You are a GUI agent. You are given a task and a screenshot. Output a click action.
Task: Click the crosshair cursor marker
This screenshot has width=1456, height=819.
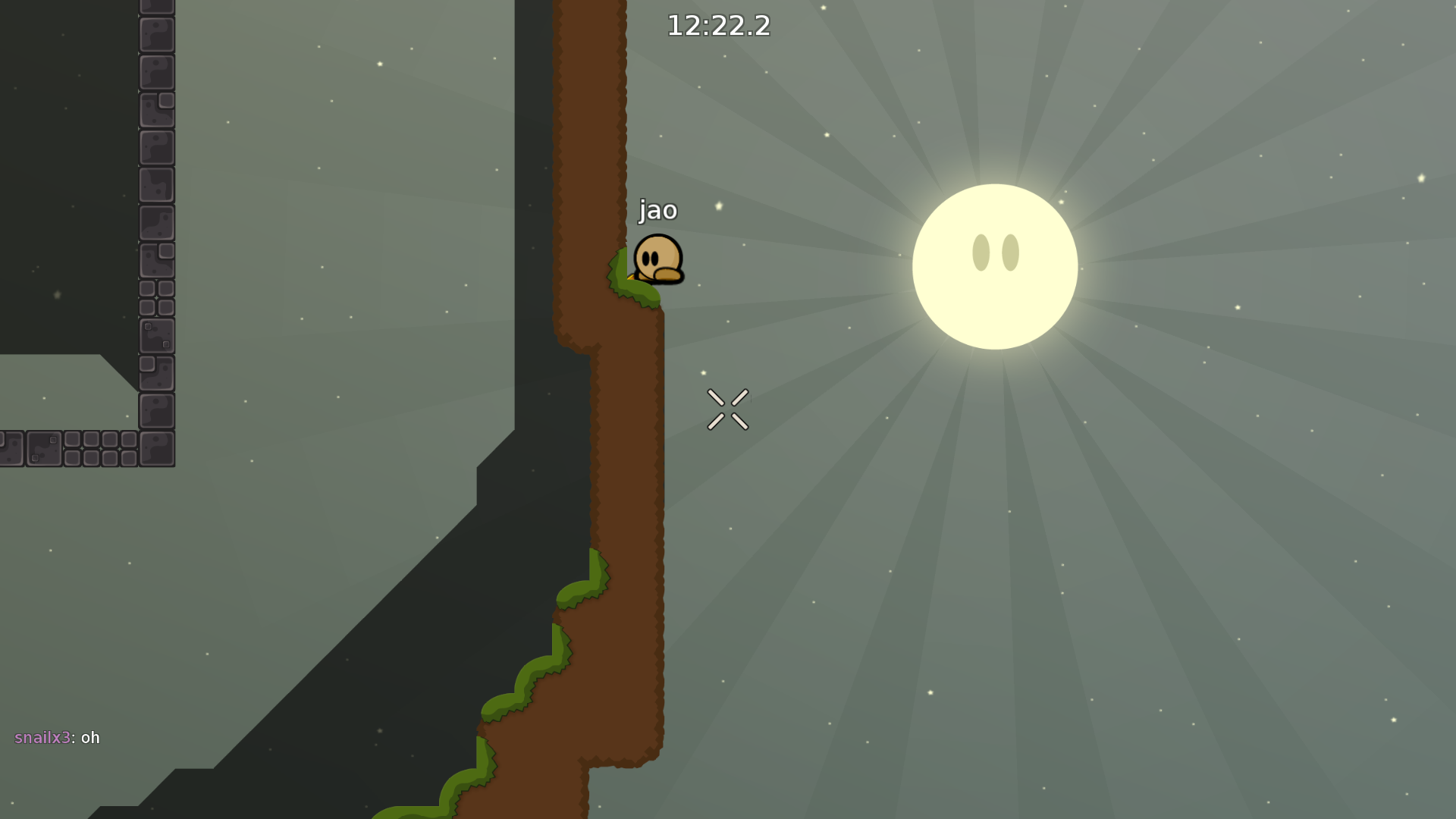coord(728,408)
